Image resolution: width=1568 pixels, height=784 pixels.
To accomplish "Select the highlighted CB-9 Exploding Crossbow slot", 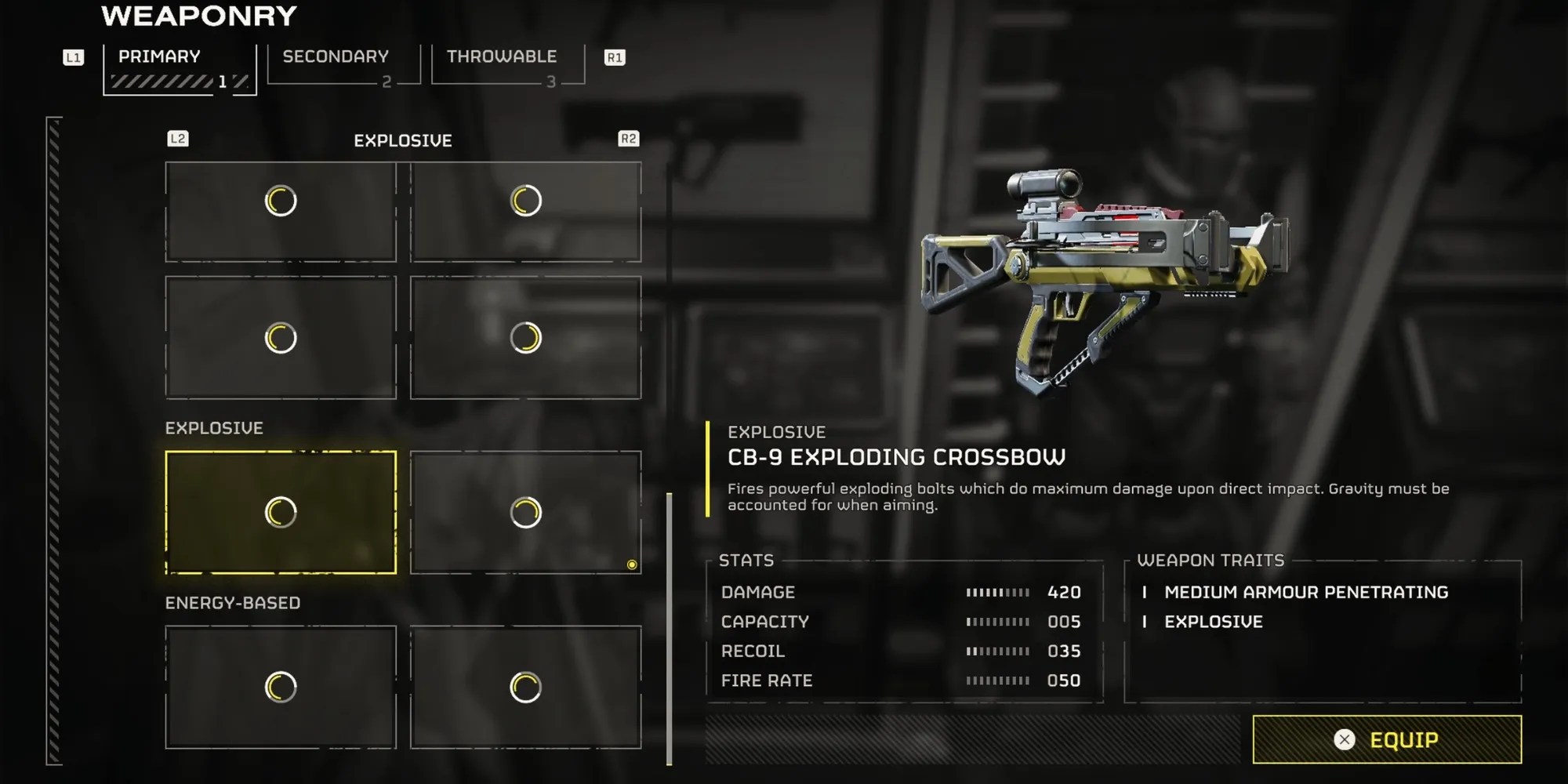I will point(280,510).
